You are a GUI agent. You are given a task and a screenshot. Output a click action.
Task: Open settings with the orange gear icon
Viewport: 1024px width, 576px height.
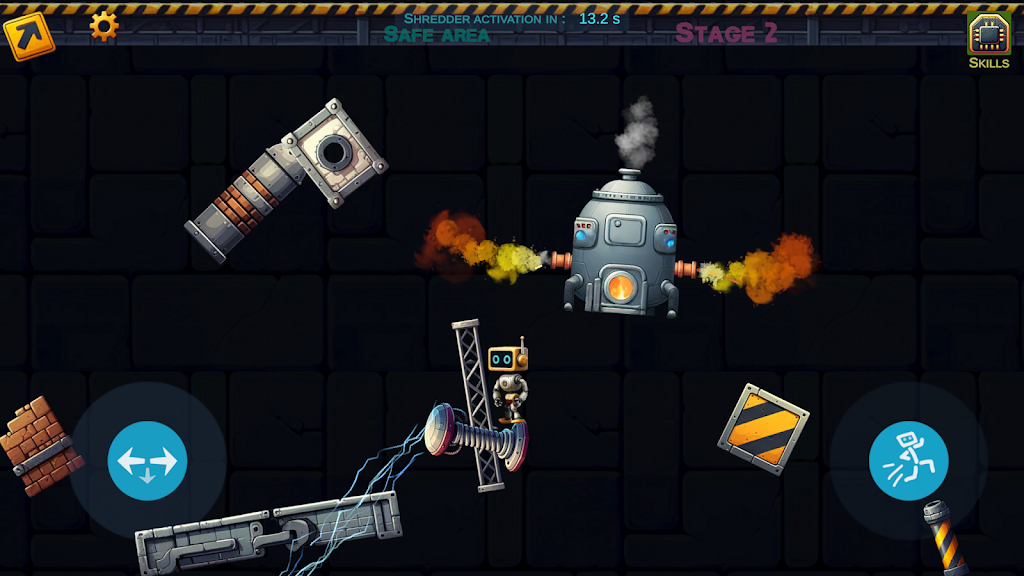[104, 25]
